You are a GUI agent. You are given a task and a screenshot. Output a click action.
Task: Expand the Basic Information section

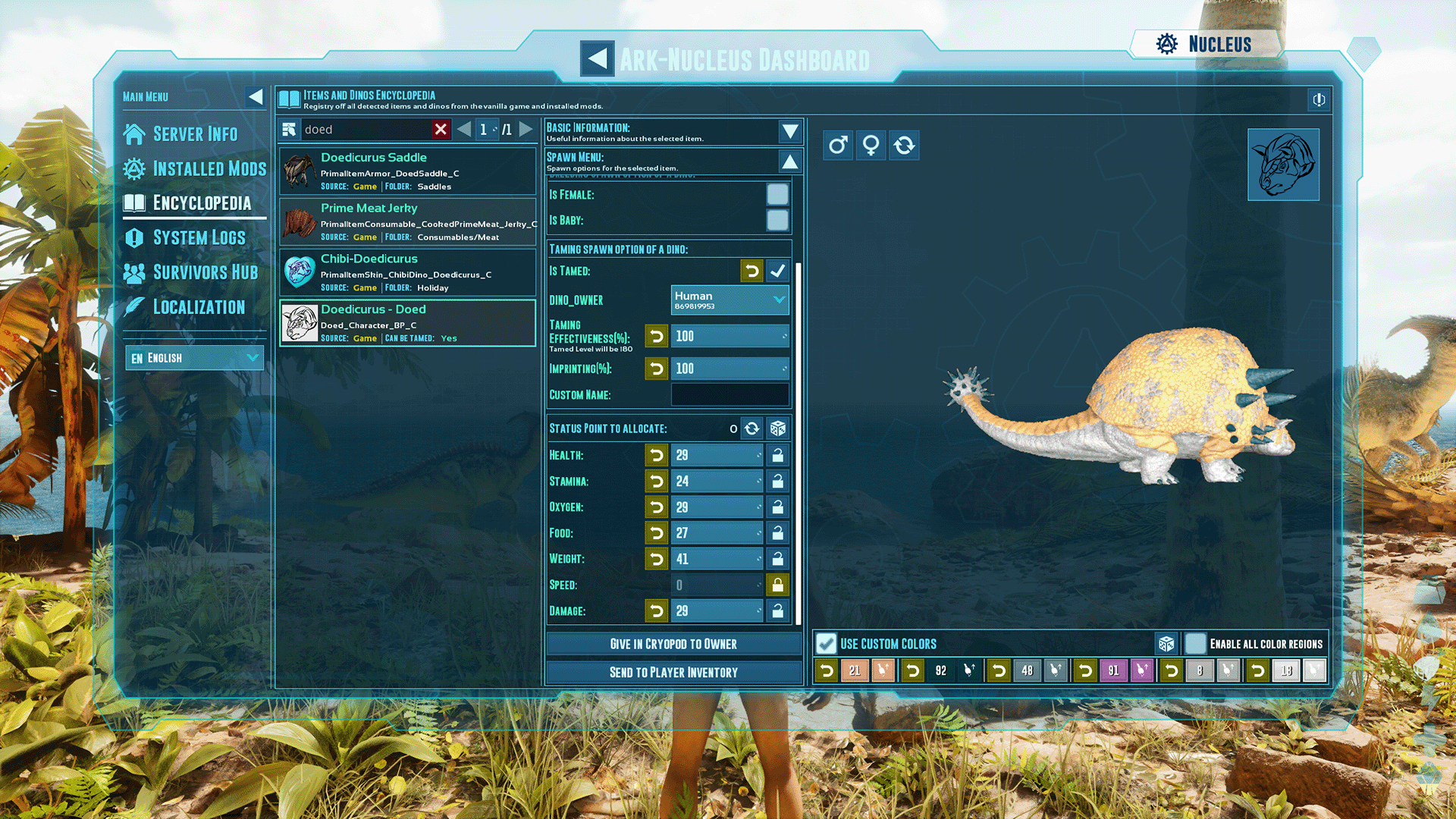pos(790,131)
